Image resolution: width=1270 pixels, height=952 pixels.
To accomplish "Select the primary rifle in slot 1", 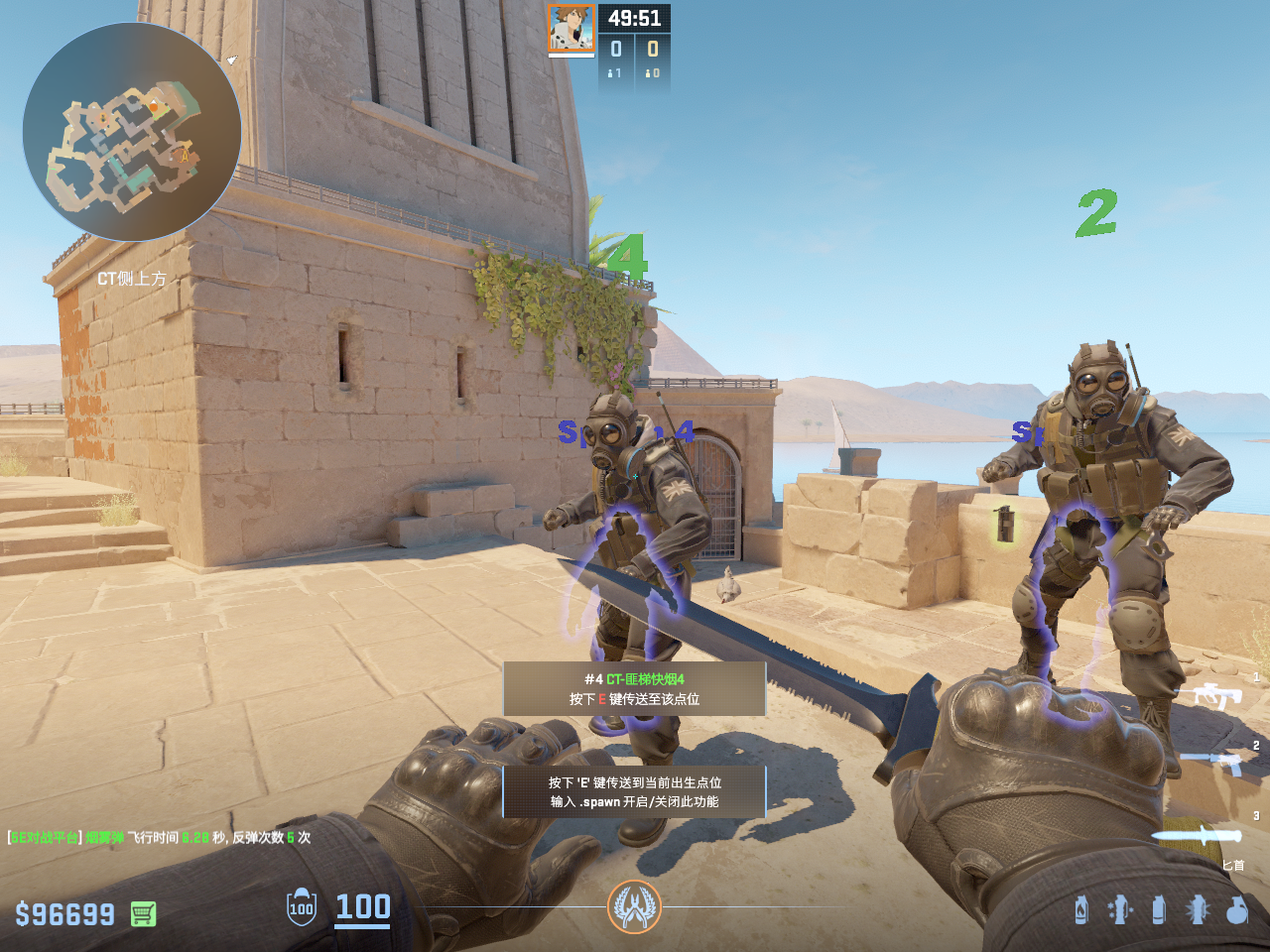I will coord(1216,694).
